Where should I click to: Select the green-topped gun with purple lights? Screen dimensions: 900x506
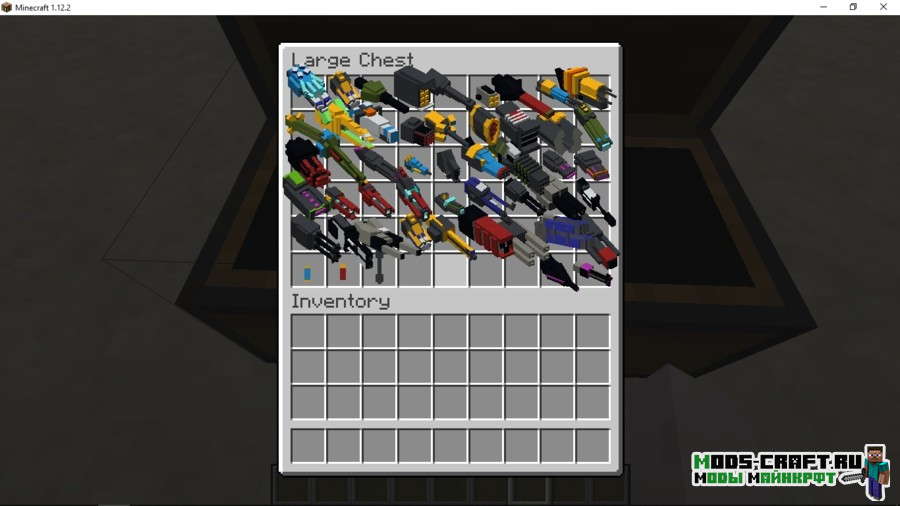pos(304,196)
